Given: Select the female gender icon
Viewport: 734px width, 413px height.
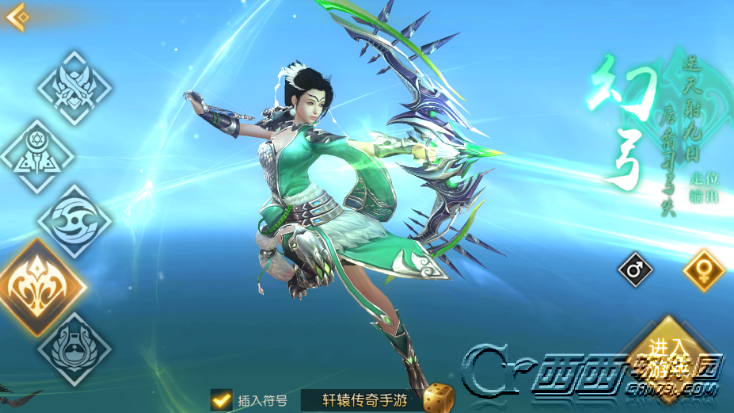Looking at the screenshot, I should [x=702, y=269].
